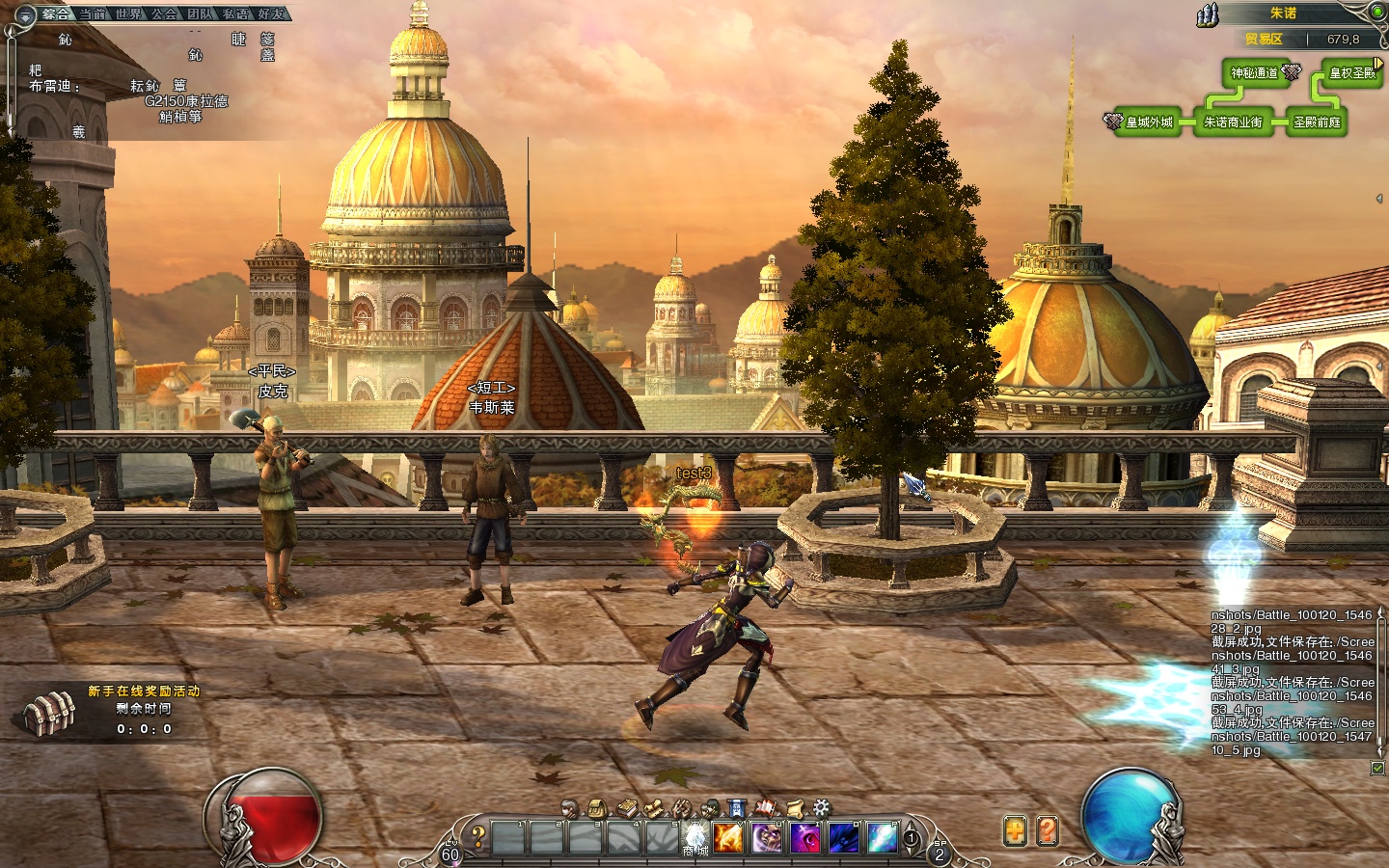
Task: Activate the flaming slash skill
Action: (x=728, y=837)
